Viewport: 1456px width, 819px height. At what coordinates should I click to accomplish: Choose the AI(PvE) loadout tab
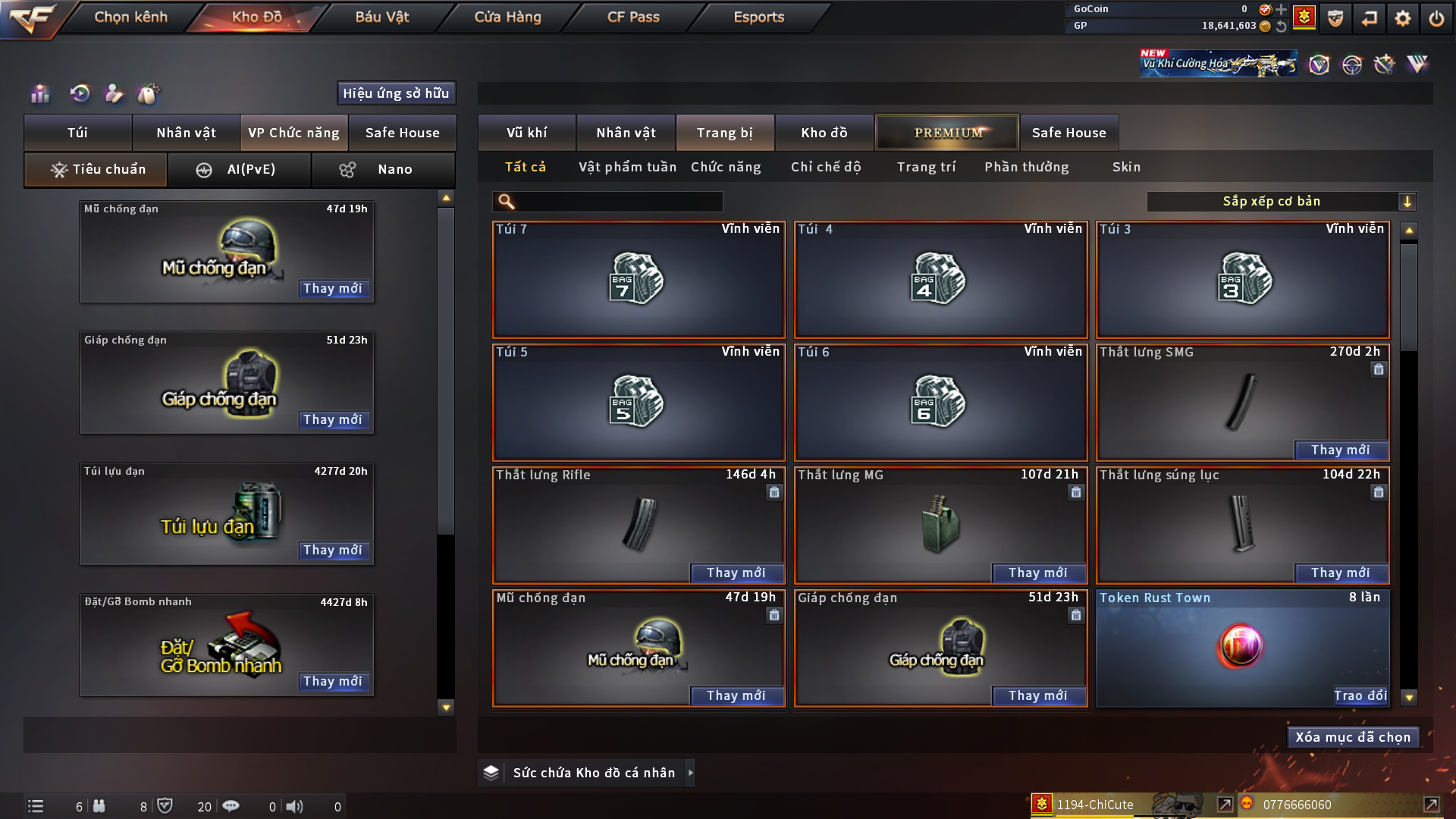239,170
